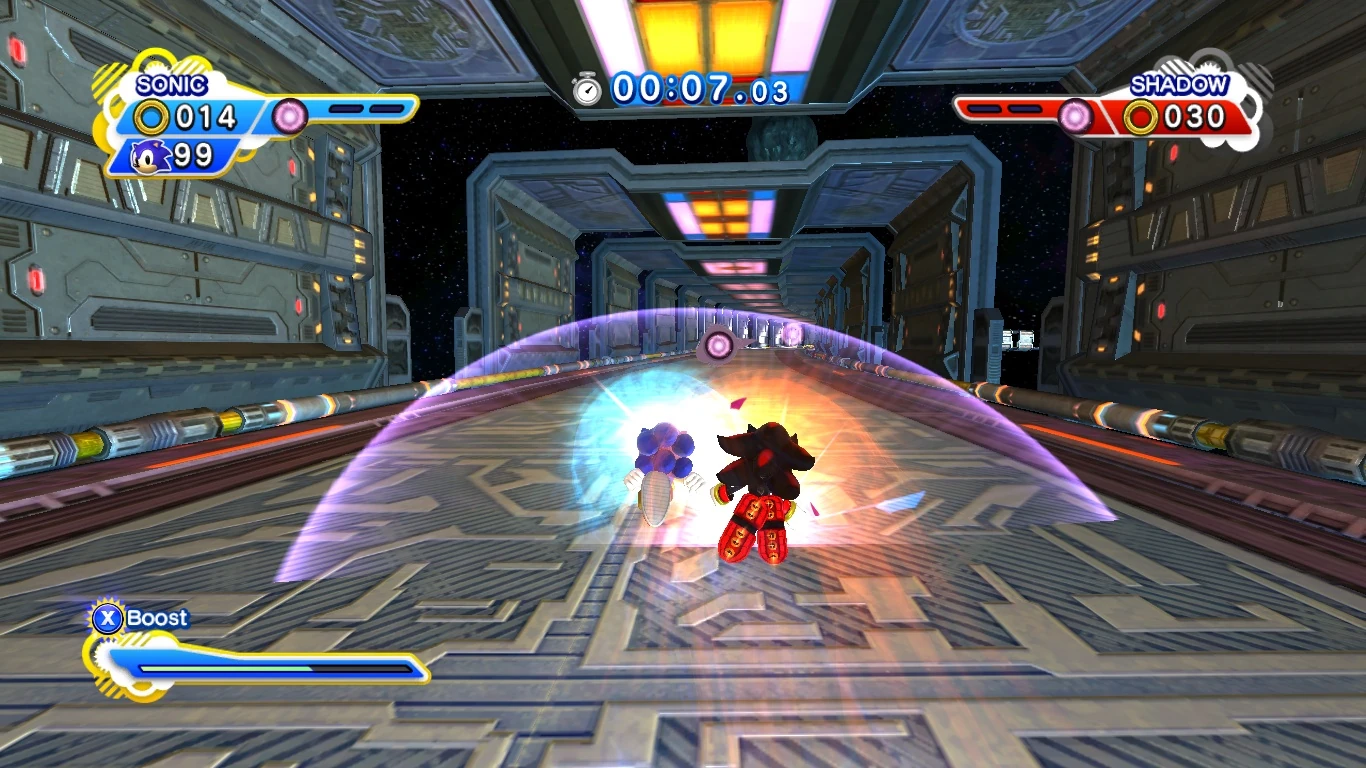Click the stopwatch icon beside the timer
1366x768 pixels.
tap(588, 89)
